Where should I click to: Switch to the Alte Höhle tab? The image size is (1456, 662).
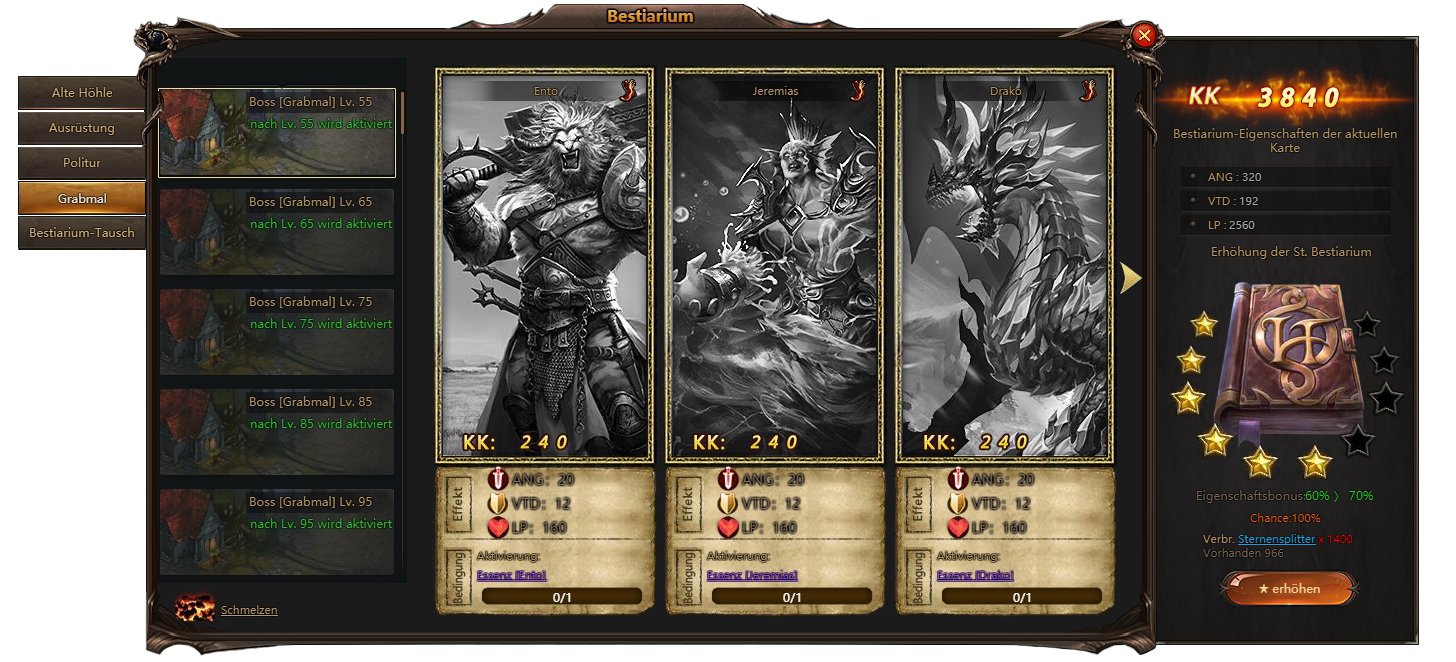82,93
